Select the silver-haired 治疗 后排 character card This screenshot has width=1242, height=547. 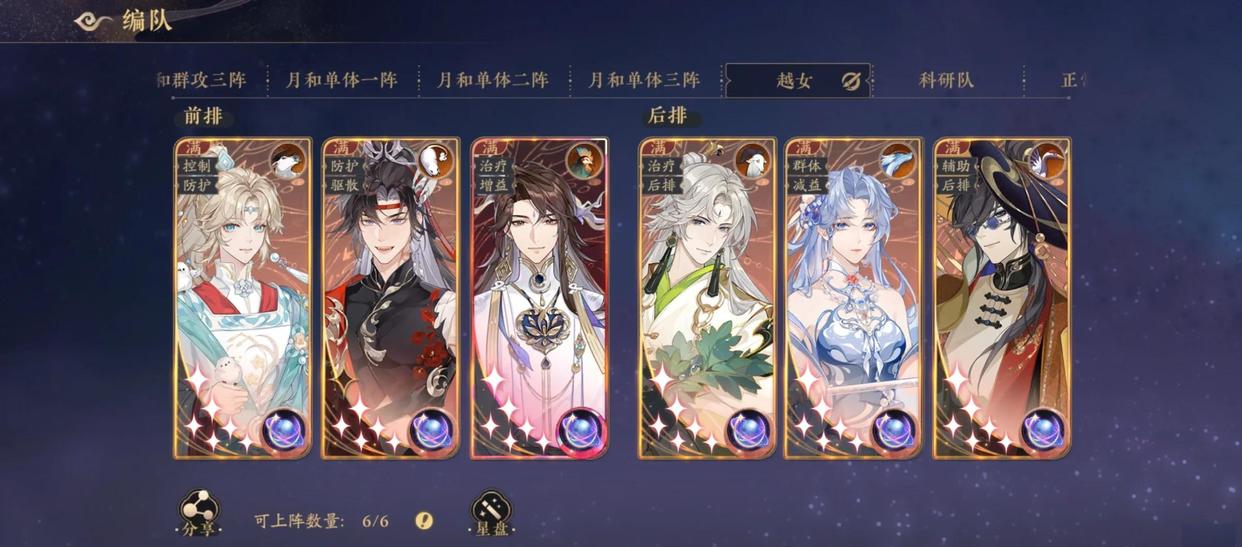(708, 298)
